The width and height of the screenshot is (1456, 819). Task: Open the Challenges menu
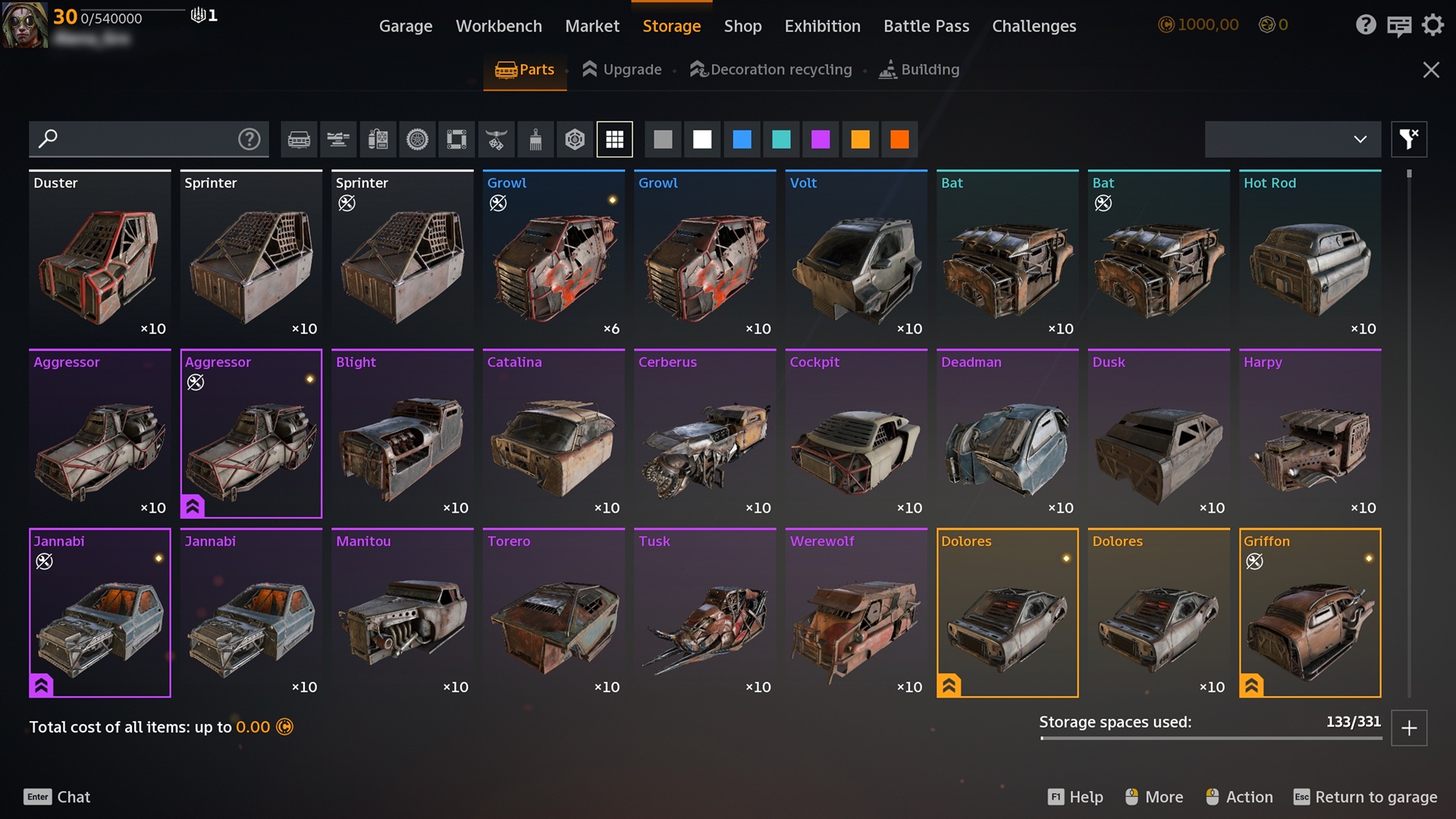coord(1034,26)
